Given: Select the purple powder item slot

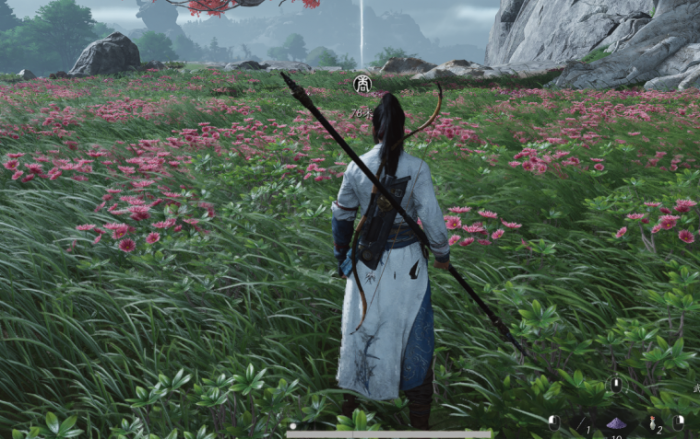Looking at the screenshot, I should pos(616,423).
